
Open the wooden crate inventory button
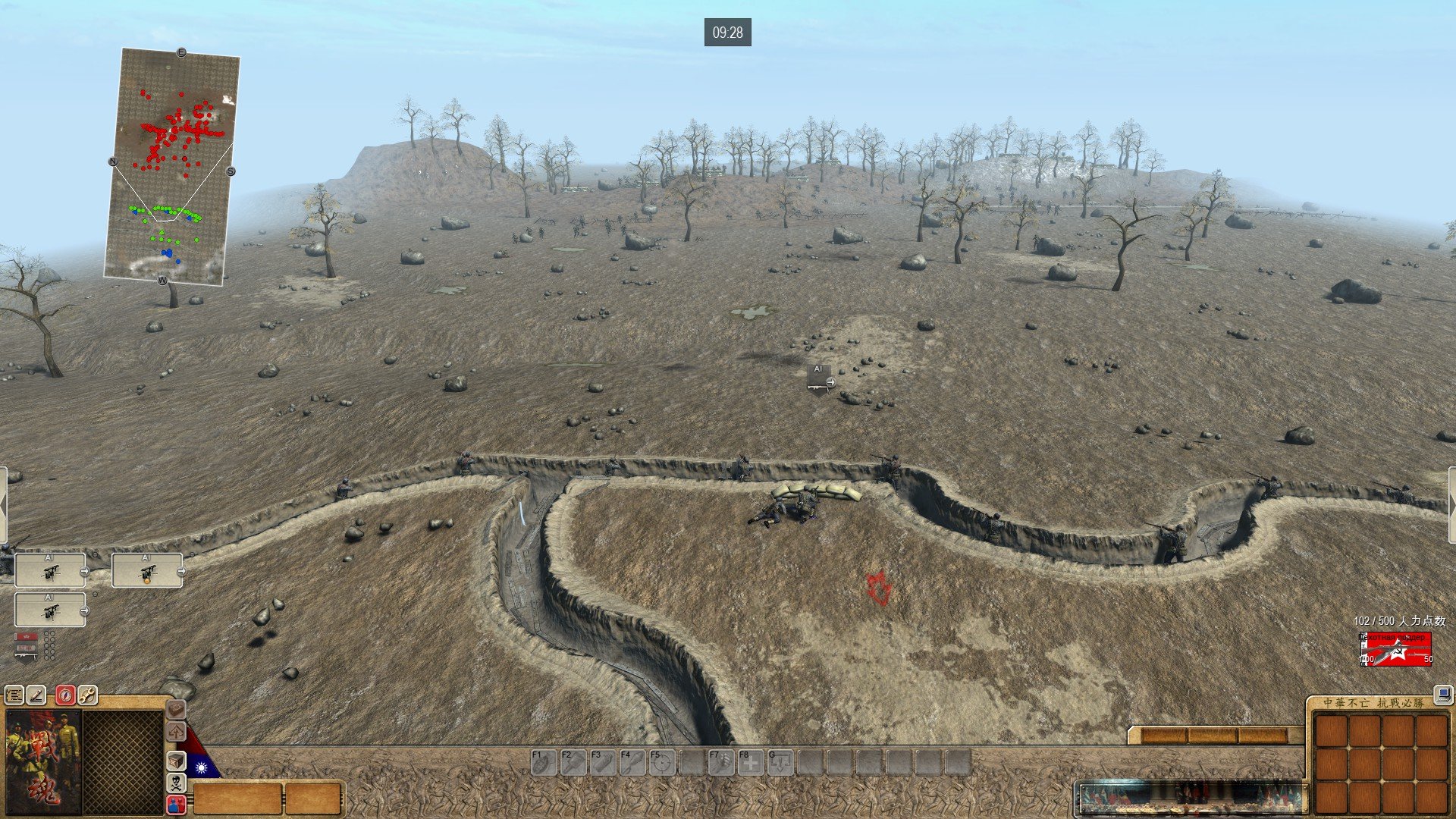(176, 761)
